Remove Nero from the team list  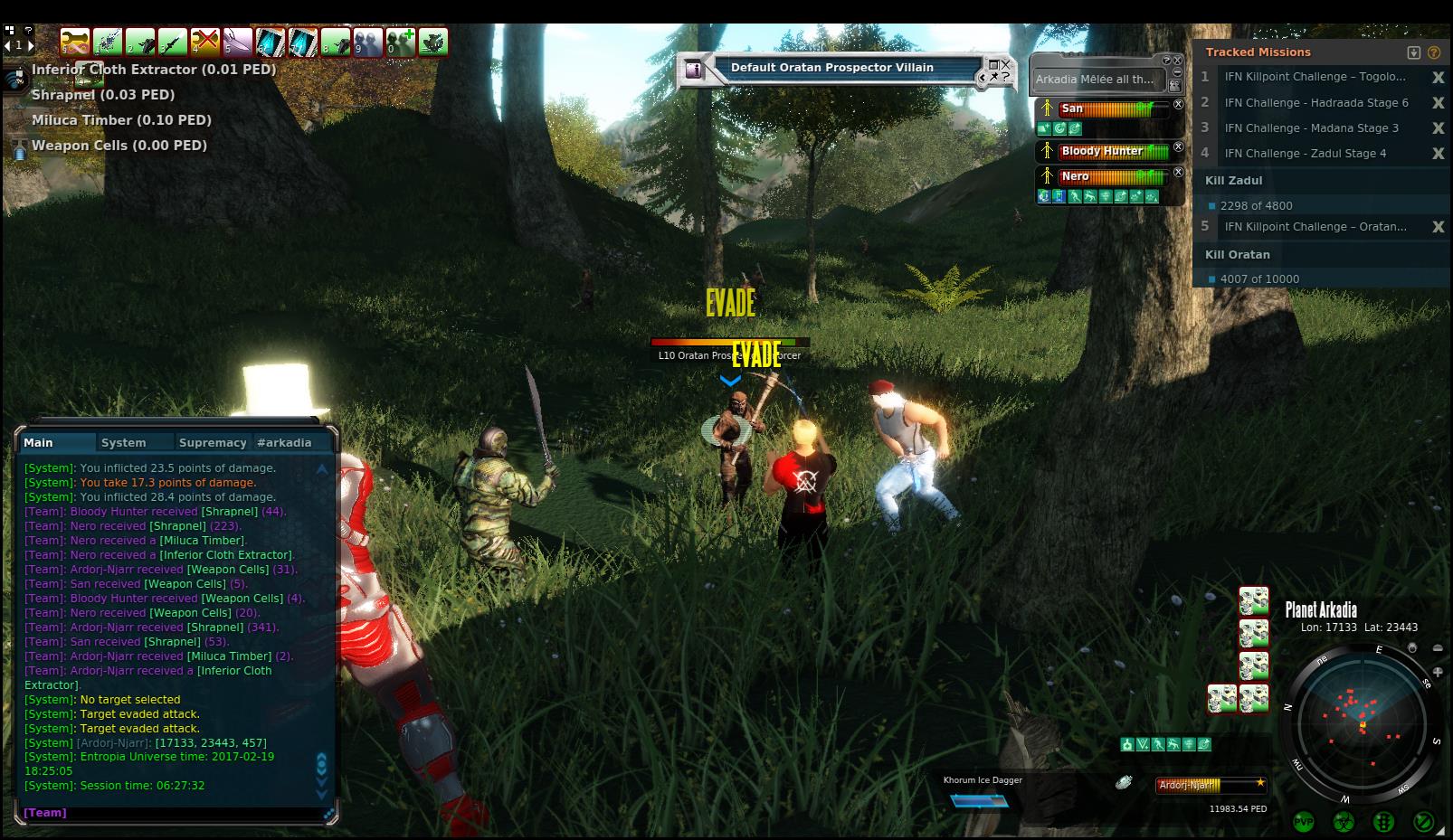(x=1178, y=172)
